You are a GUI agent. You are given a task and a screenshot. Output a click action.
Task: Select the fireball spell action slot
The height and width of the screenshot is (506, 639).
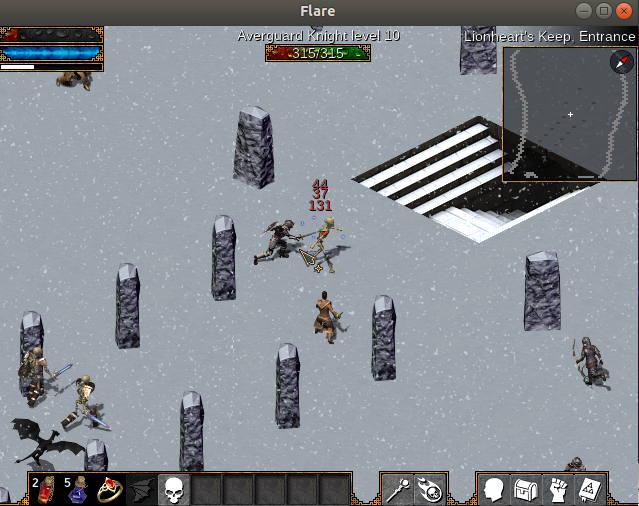[x=430, y=490]
